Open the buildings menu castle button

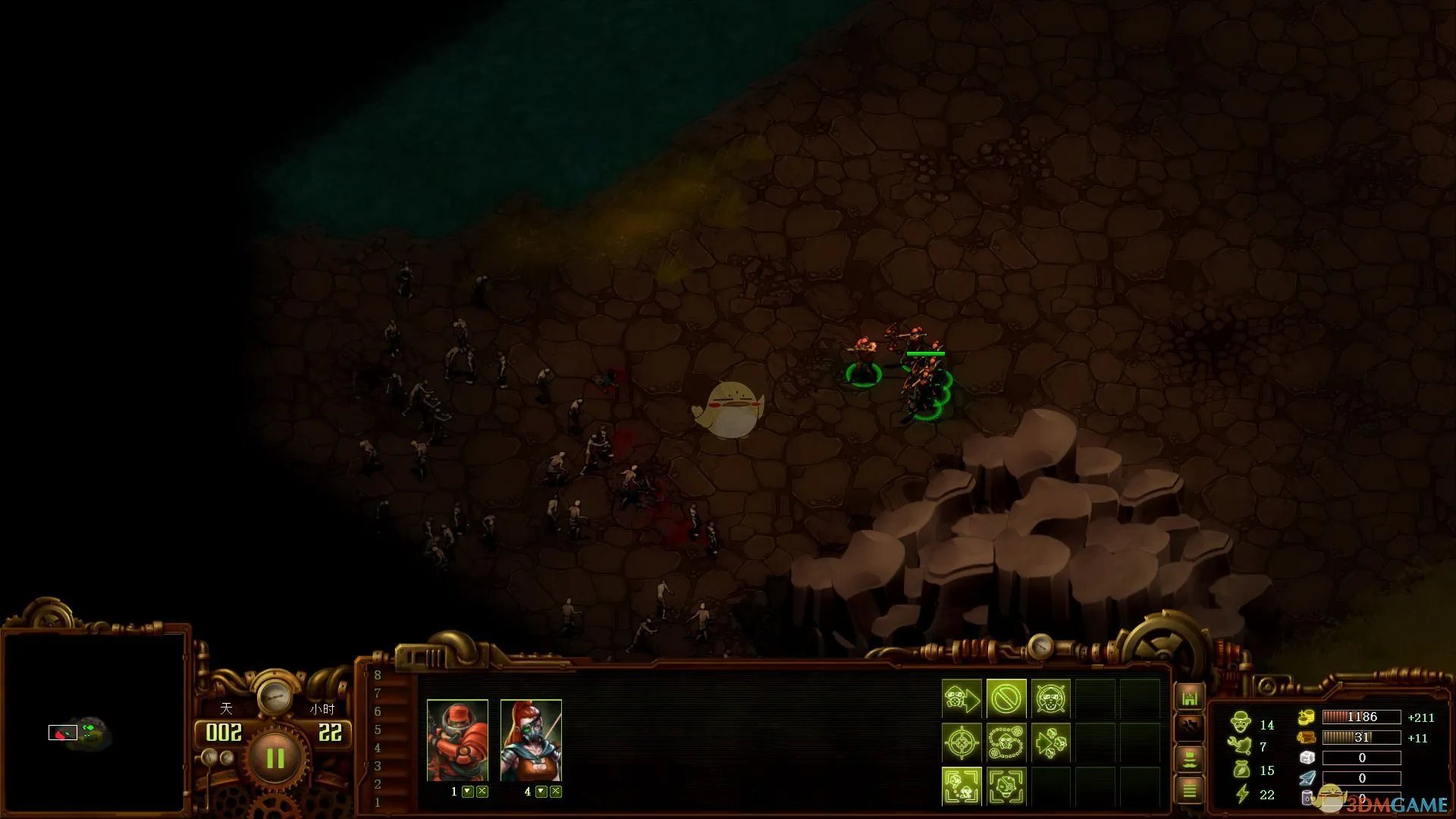point(1189,697)
